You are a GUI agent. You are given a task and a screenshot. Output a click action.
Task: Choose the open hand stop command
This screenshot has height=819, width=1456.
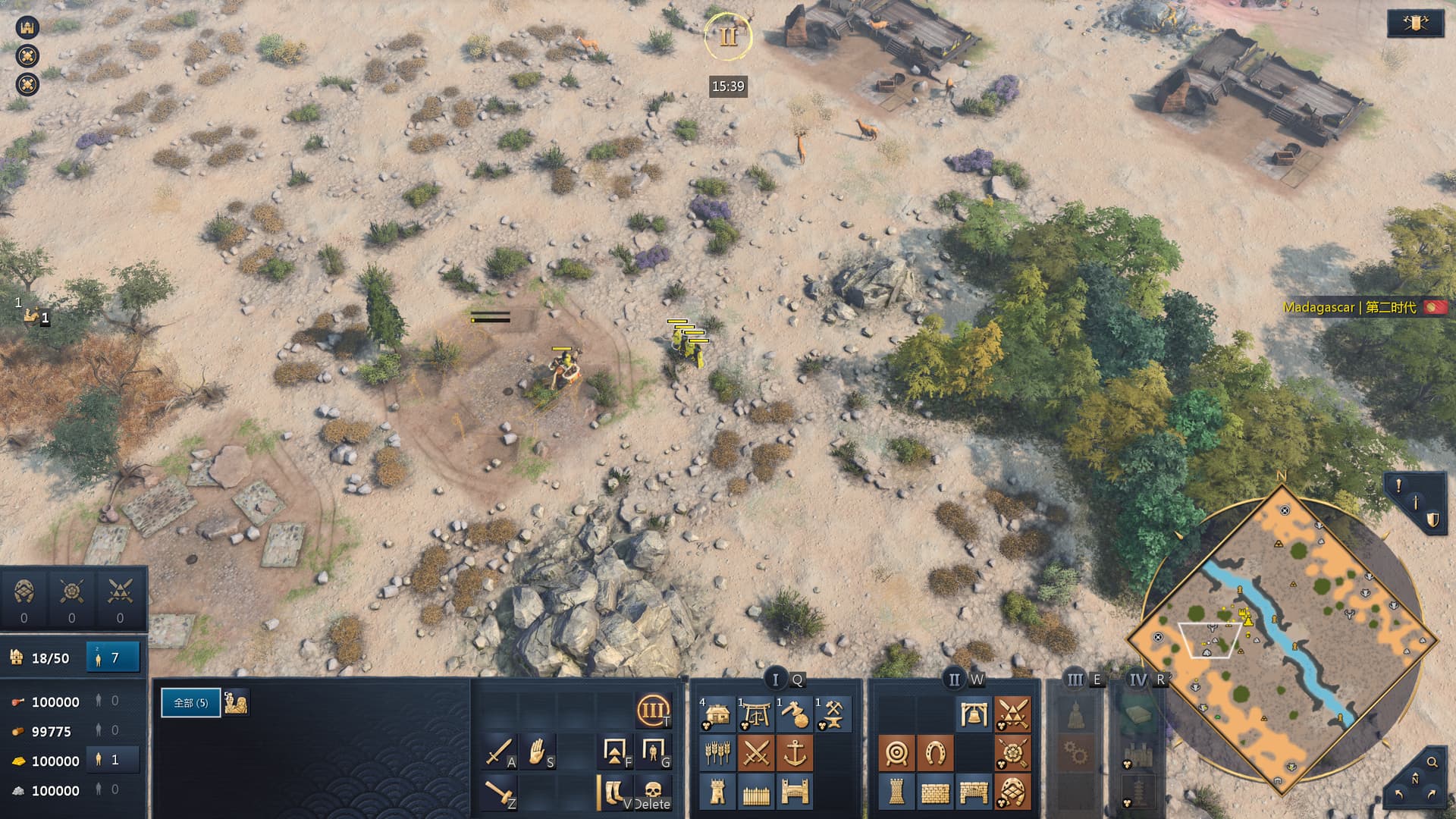[537, 752]
